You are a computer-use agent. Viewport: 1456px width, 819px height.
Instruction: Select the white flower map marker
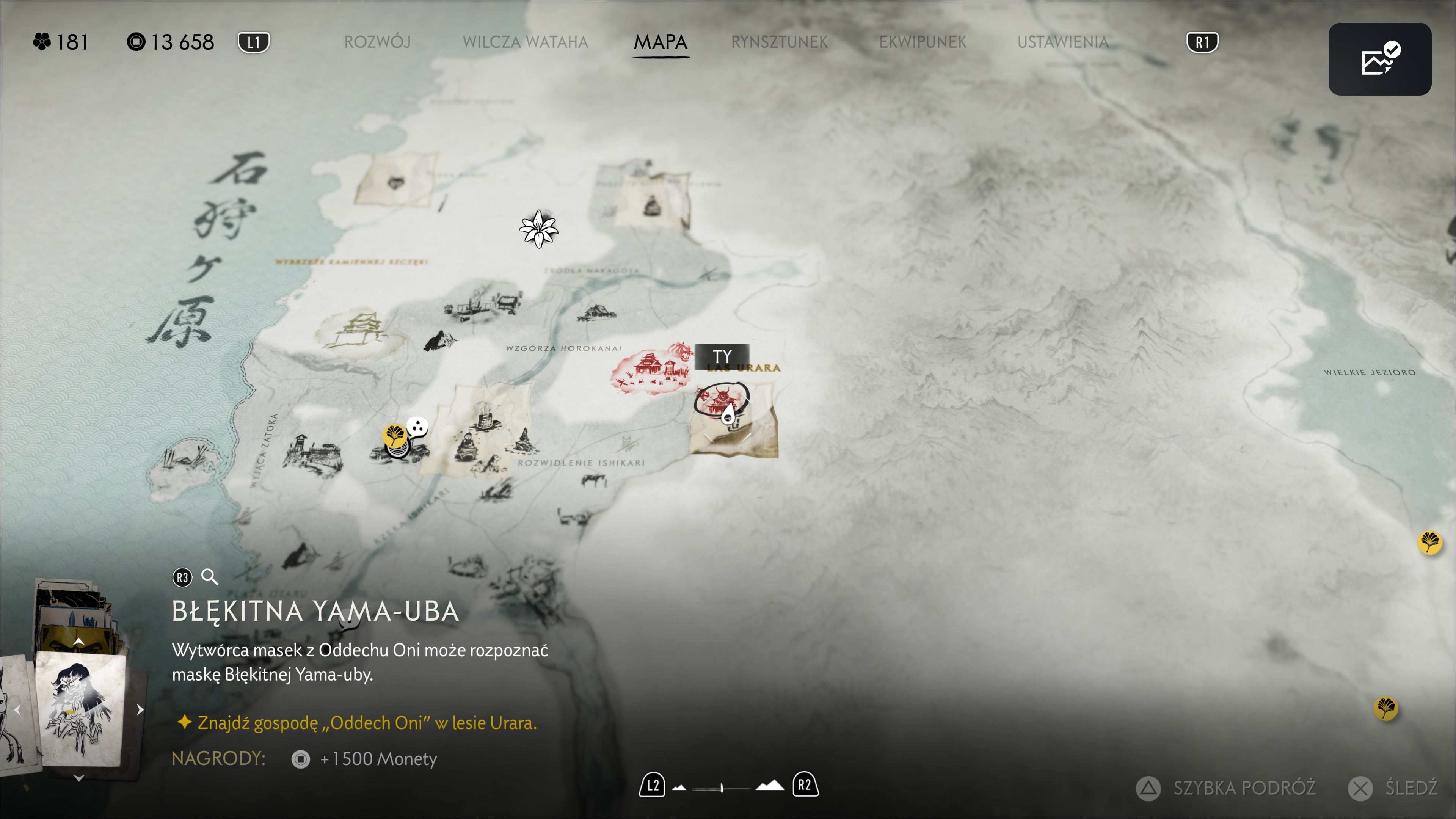pos(539,228)
